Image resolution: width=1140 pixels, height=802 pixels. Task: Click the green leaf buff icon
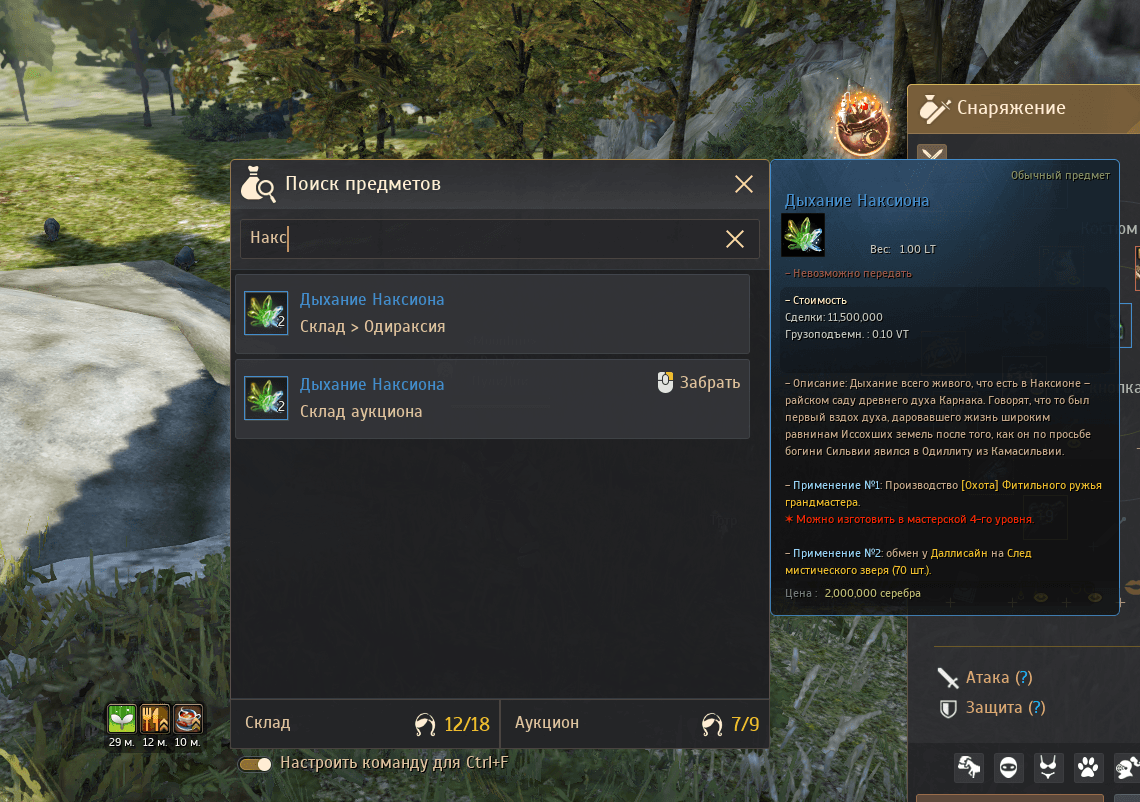click(122, 718)
